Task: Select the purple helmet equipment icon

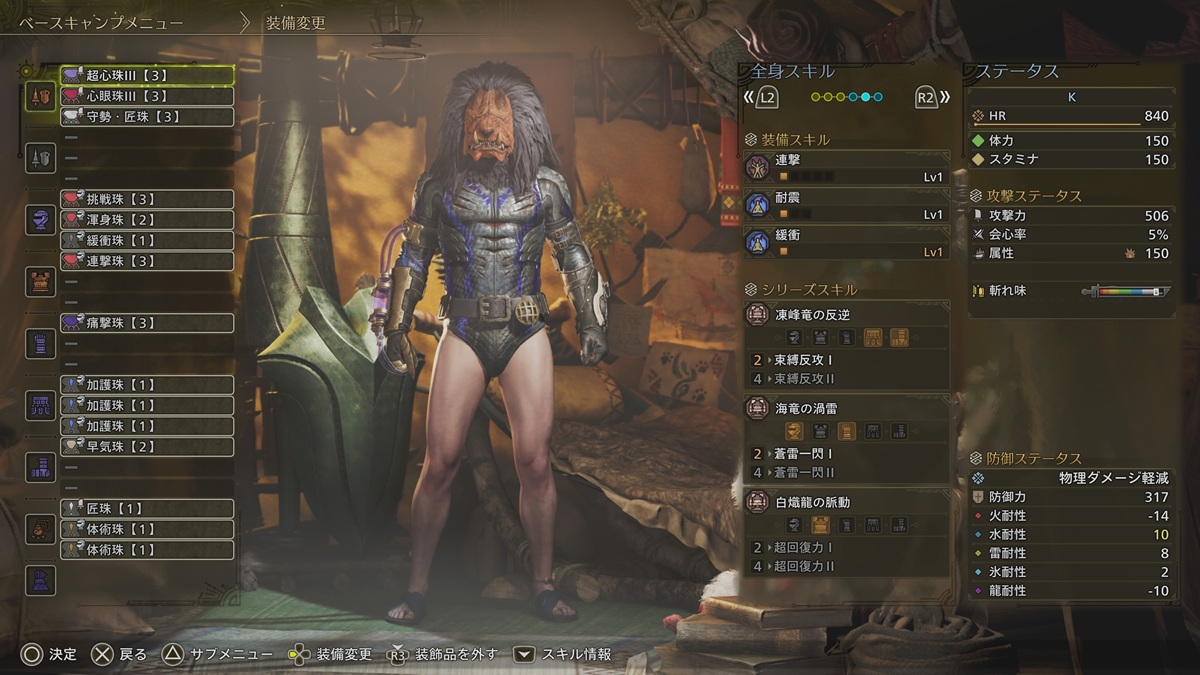Action: coord(40,219)
